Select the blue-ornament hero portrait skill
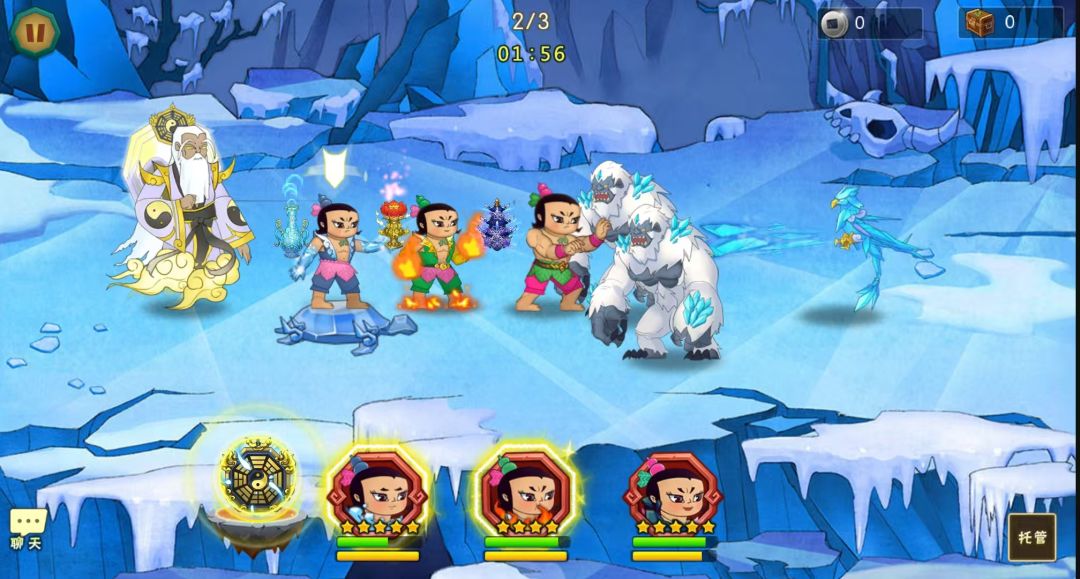 pyautogui.click(x=378, y=492)
